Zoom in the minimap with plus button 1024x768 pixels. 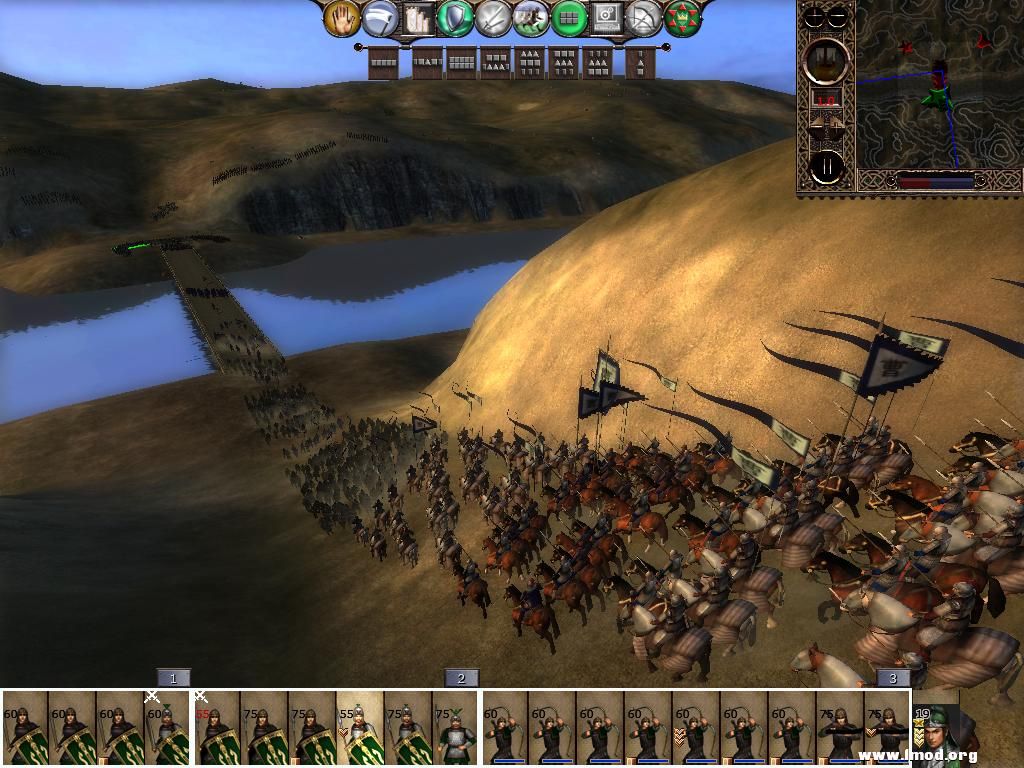816,17
